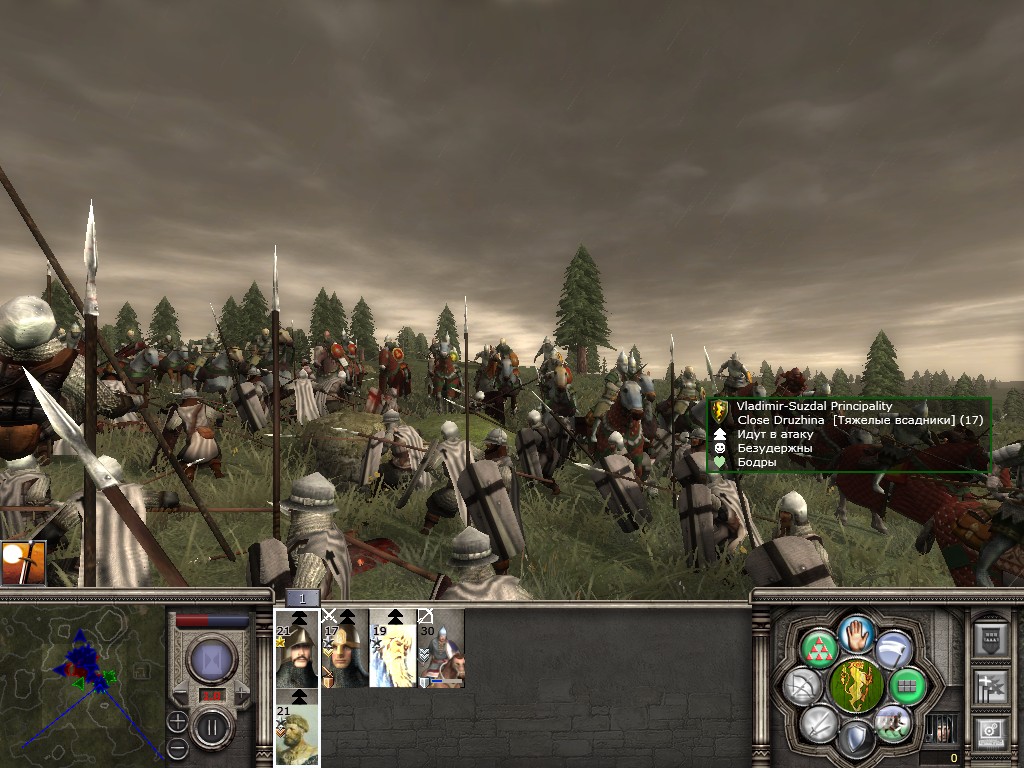Toggle guard mode with the shield button
Viewport: 1024px width, 768px height.
856,739
